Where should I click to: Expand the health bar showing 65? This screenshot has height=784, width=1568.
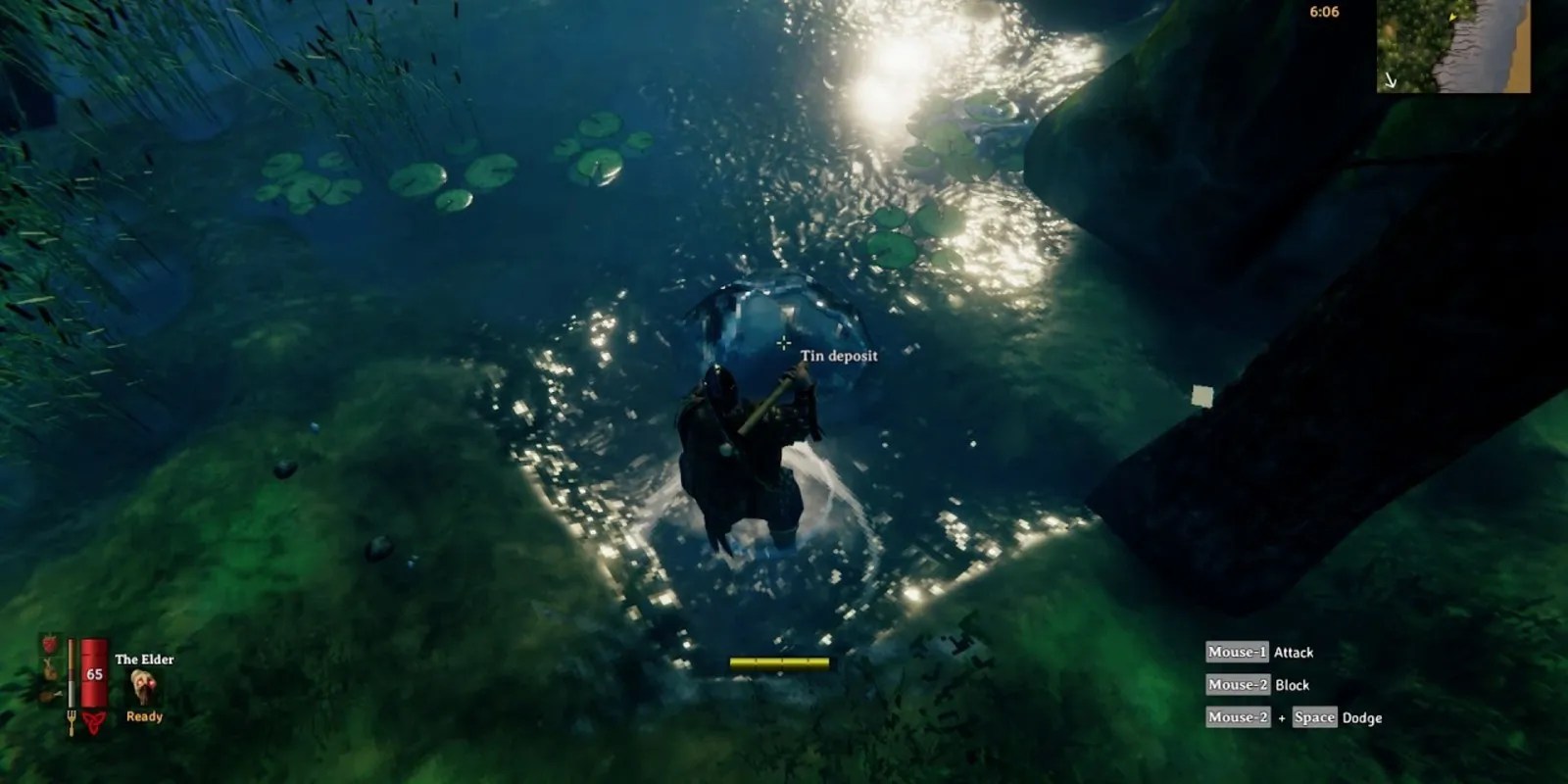click(x=94, y=674)
